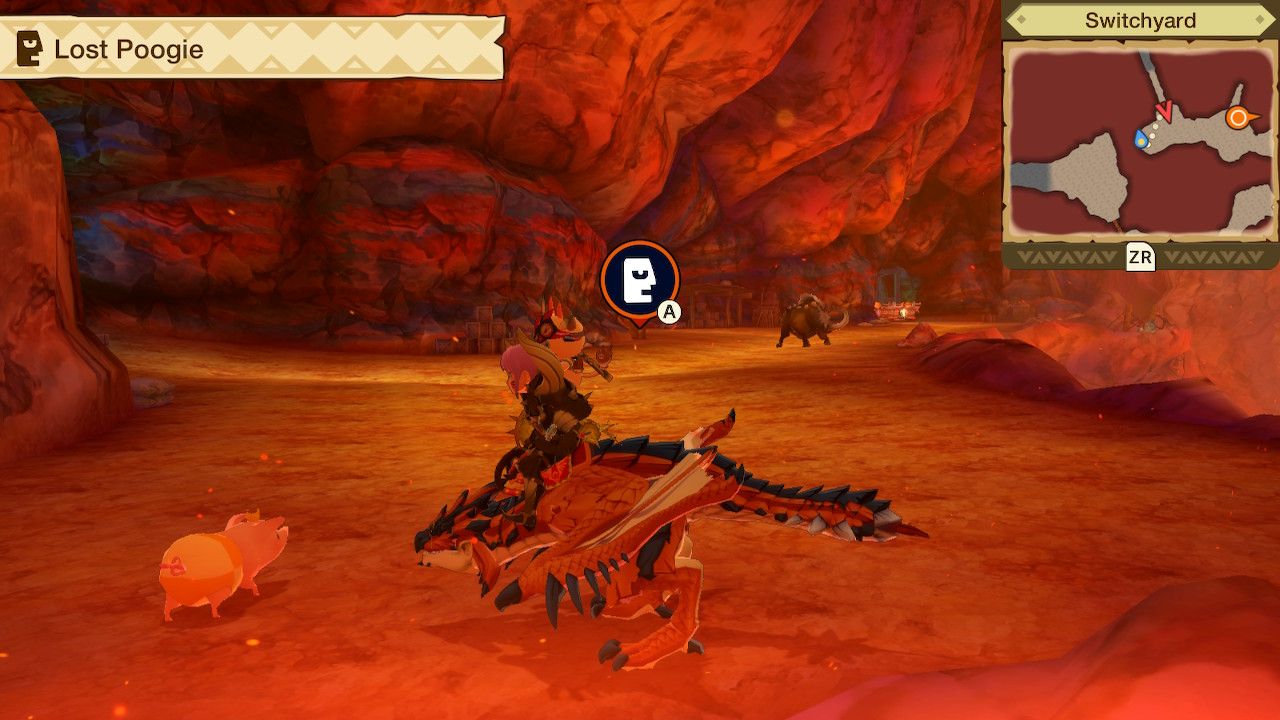The image size is (1280, 720).
Task: Open the Lost Poogie objective details banner
Action: [250, 46]
